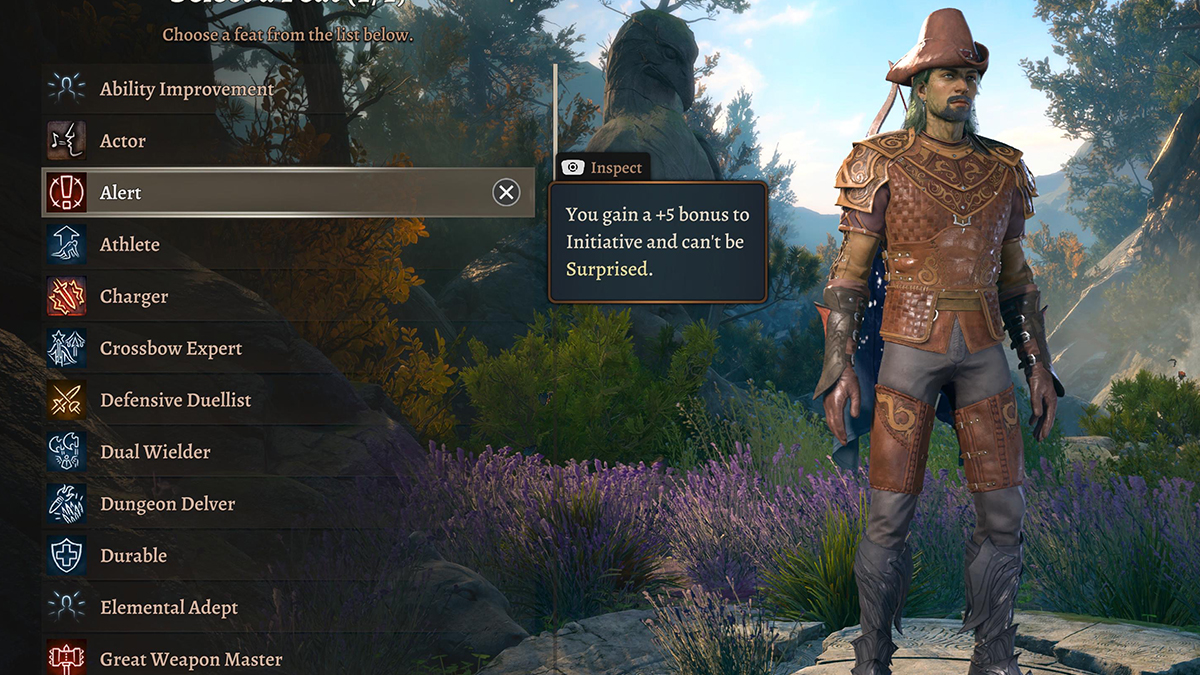
Task: Choose the Great Weapon Master feat
Action: 190,659
